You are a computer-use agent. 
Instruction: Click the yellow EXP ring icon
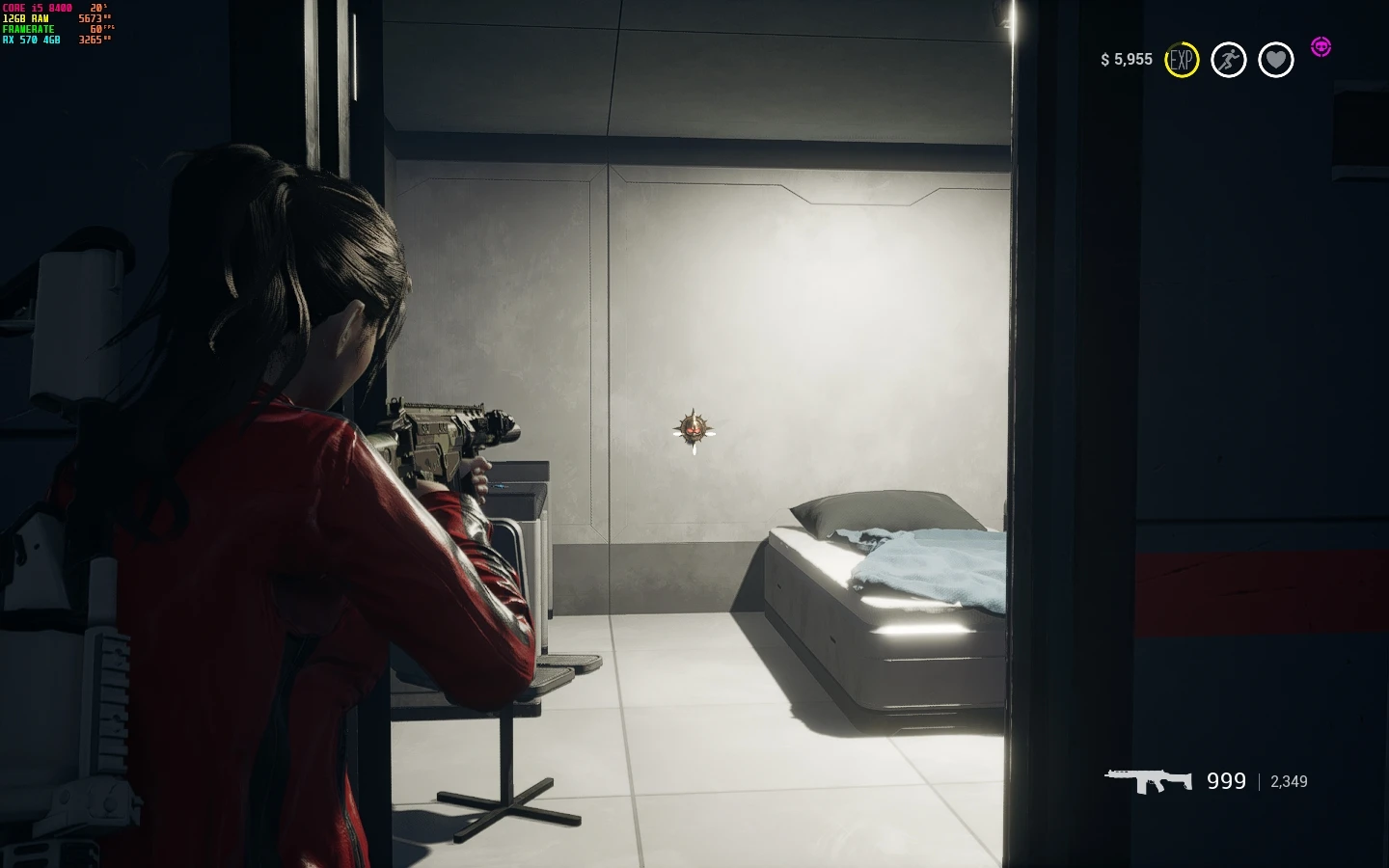(1182, 60)
